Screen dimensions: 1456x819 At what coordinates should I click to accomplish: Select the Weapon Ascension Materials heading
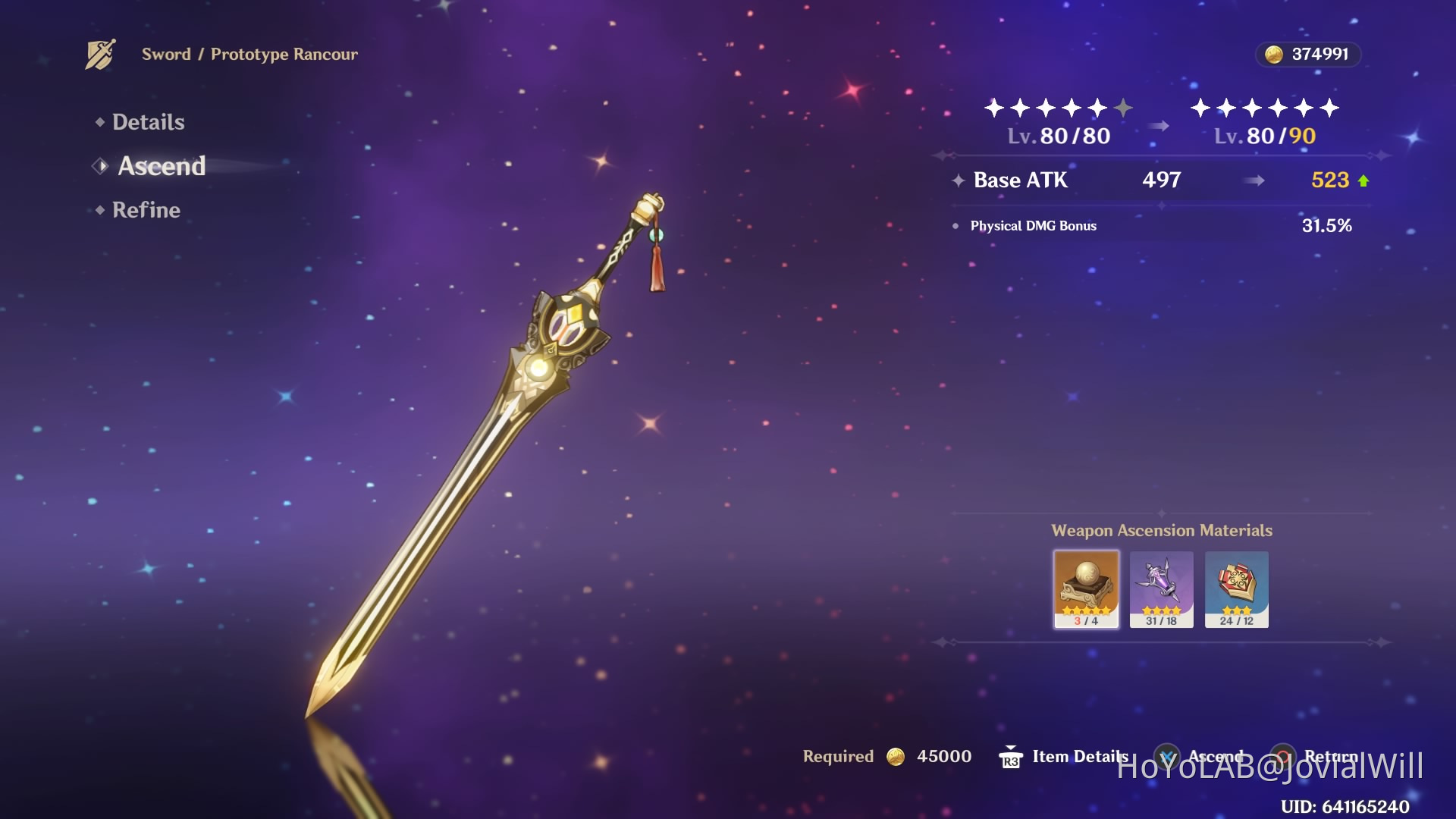coord(1161,530)
